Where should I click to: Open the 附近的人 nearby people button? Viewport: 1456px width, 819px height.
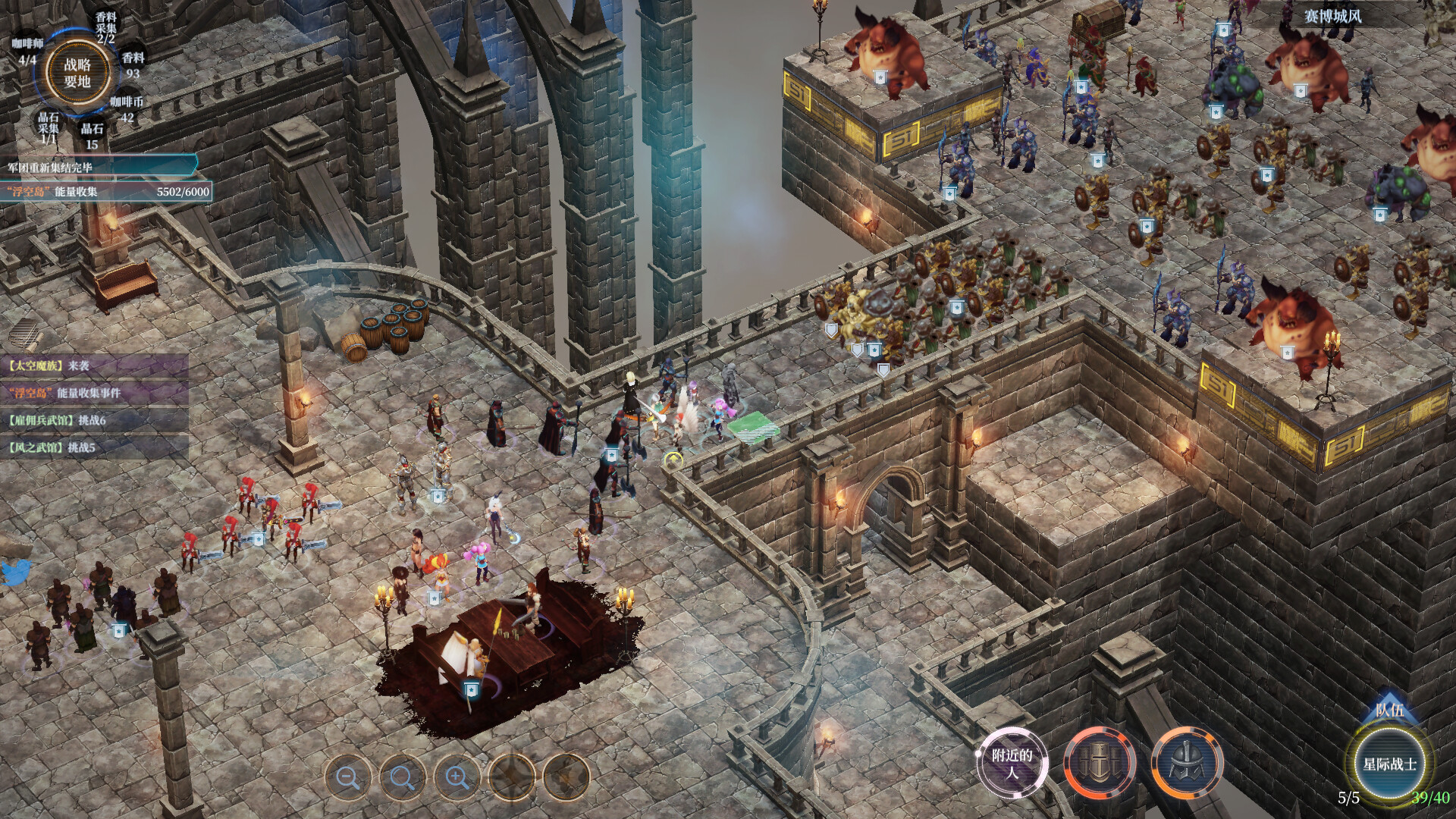(1012, 763)
